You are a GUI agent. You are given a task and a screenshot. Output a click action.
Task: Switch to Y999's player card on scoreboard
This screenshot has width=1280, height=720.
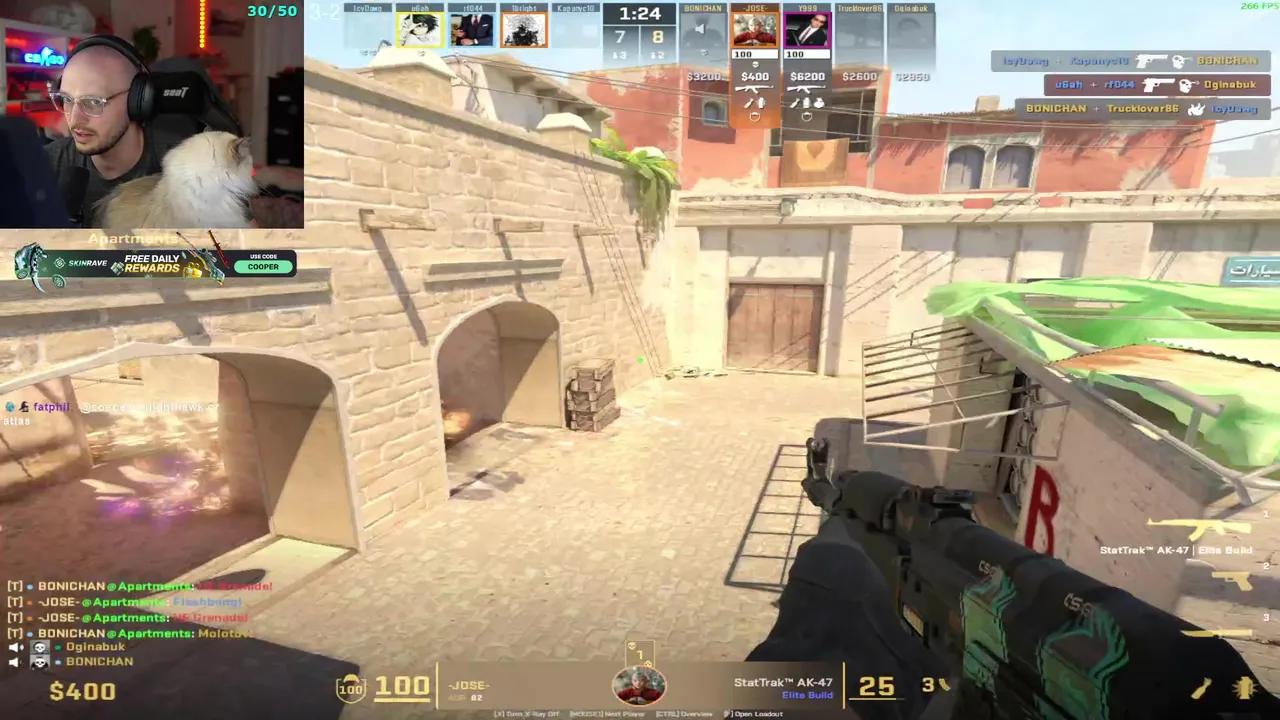coord(807,28)
